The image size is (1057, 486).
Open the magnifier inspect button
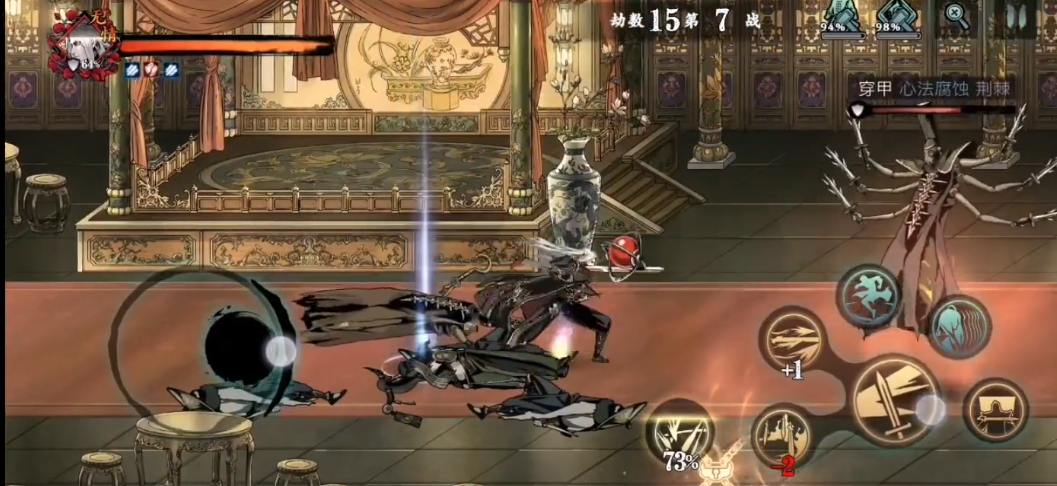(x=958, y=17)
